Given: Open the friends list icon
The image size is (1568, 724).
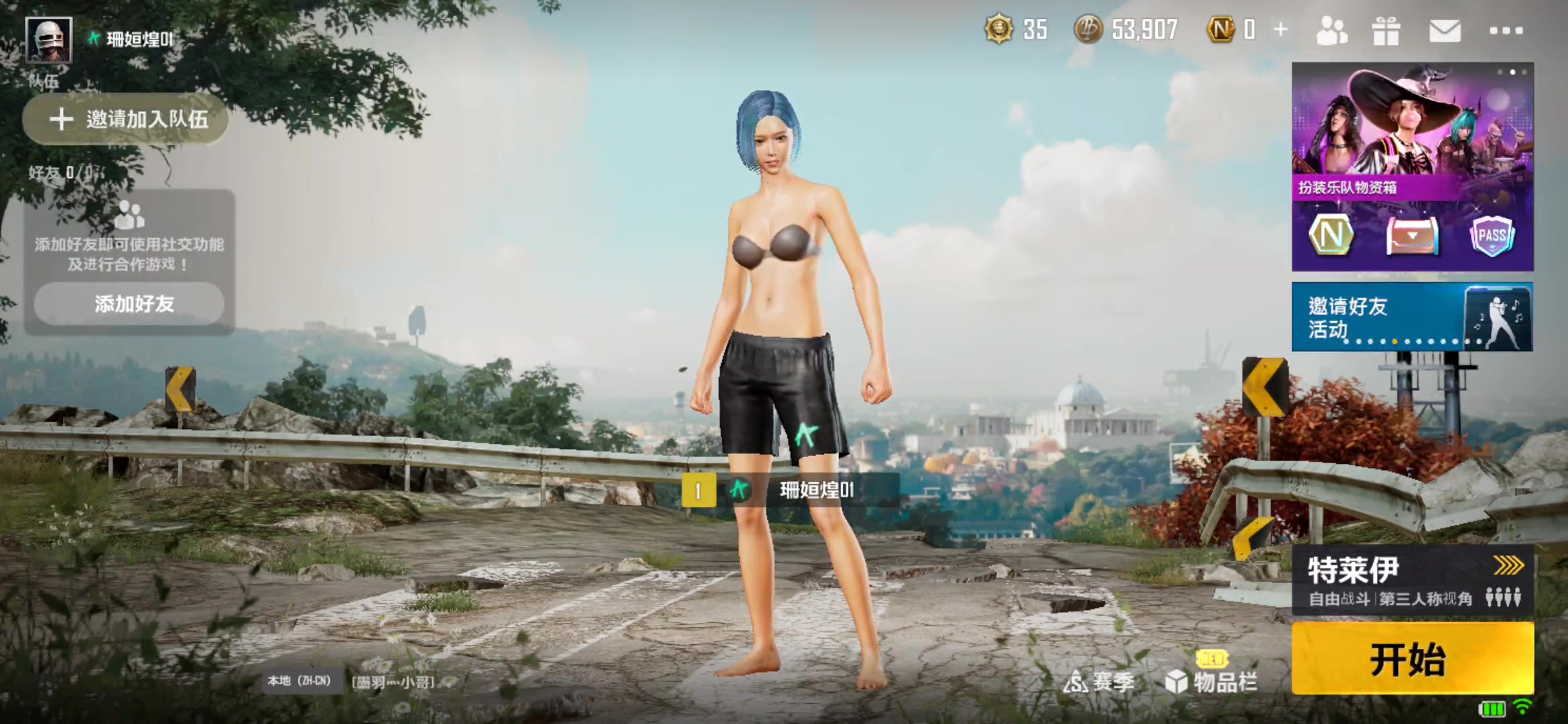Looking at the screenshot, I should (x=1331, y=31).
